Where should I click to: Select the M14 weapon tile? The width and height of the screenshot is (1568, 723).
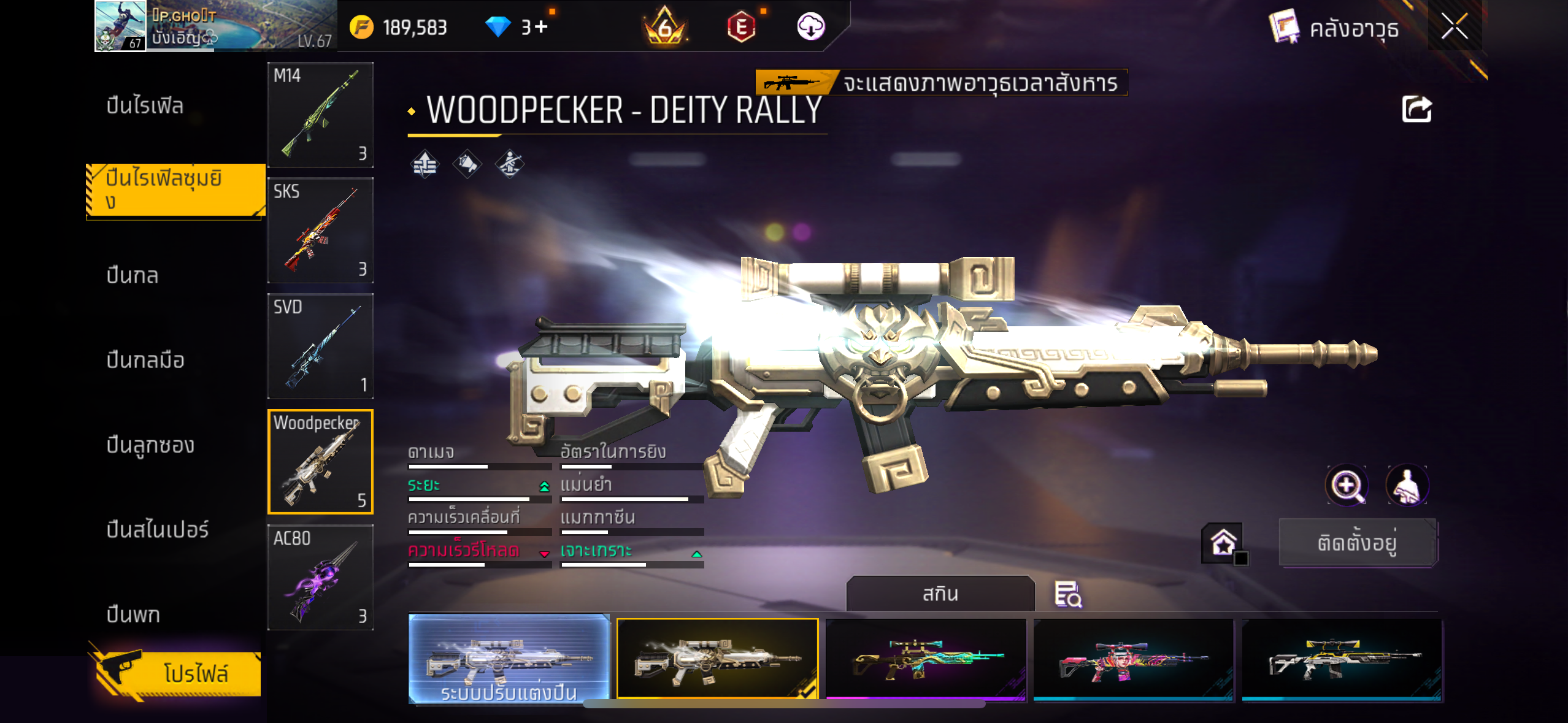pos(320,115)
